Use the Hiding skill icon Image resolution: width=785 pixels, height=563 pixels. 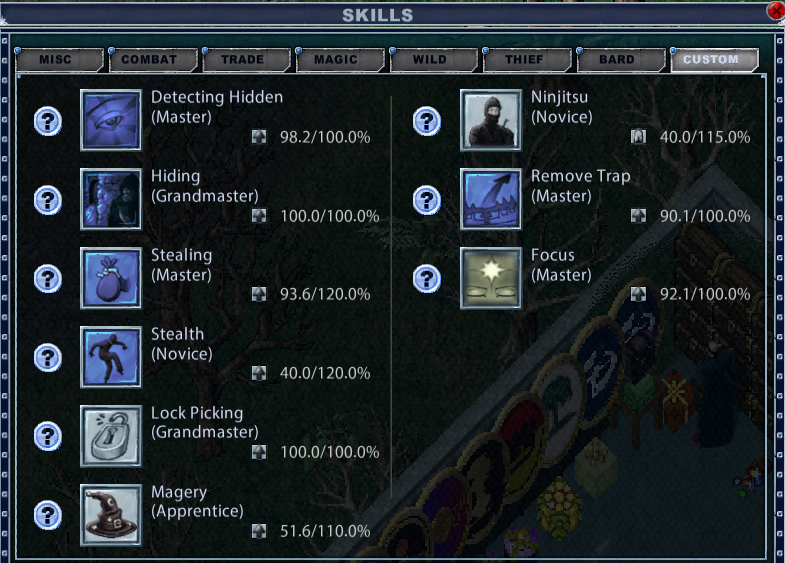[x=111, y=199]
